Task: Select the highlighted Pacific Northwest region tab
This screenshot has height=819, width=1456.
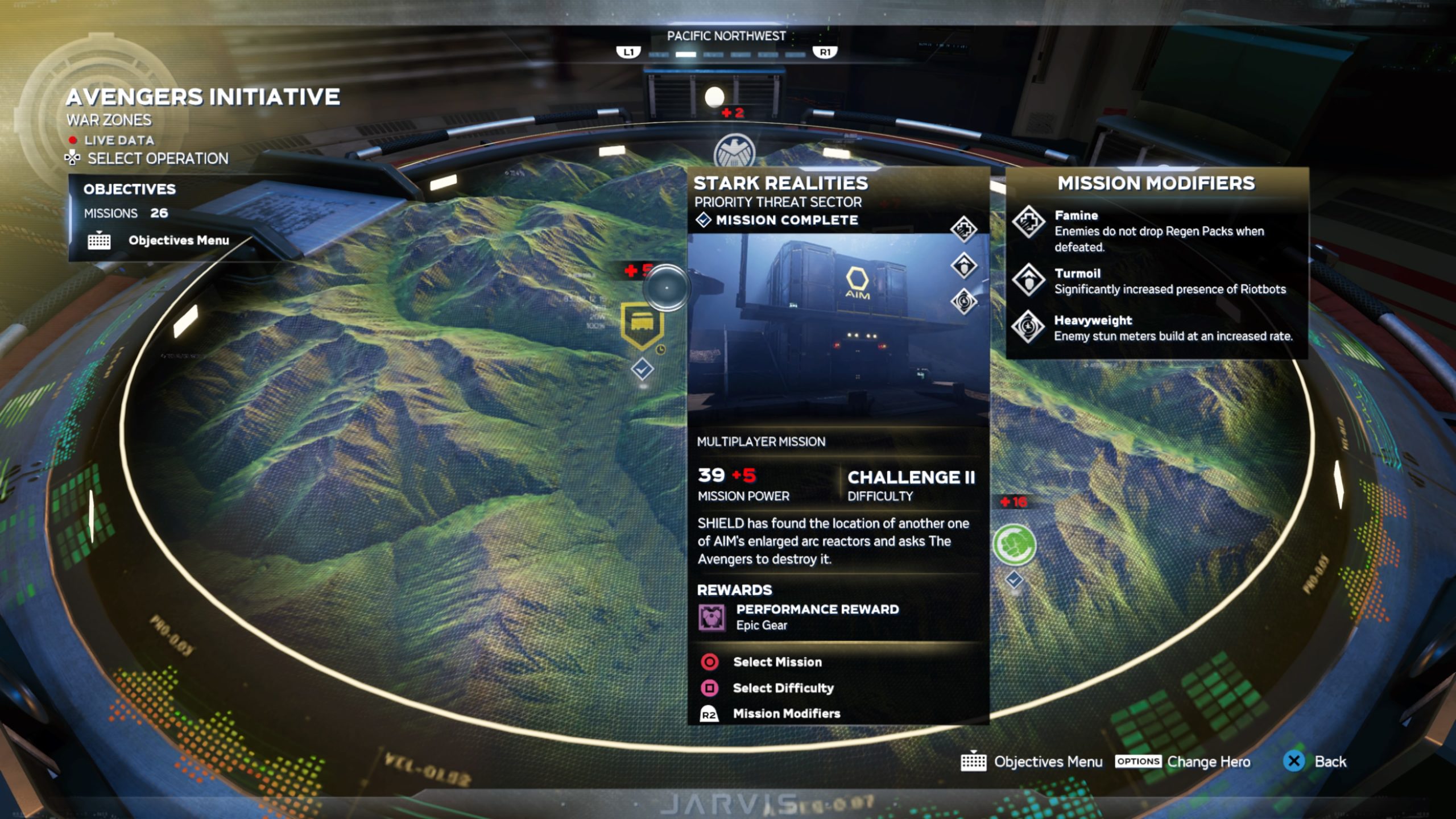Action: 685,55
